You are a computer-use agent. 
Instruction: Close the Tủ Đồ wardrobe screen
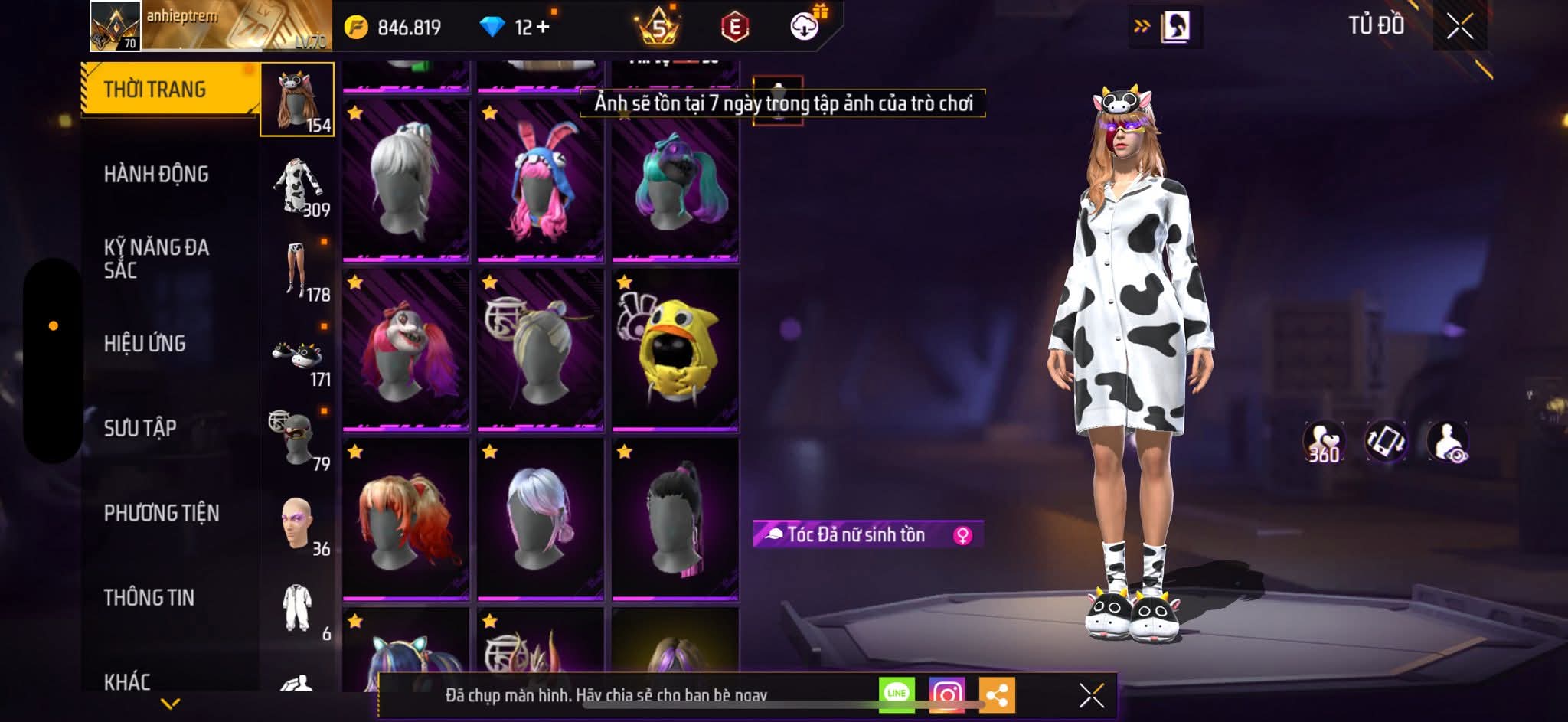point(1459,27)
